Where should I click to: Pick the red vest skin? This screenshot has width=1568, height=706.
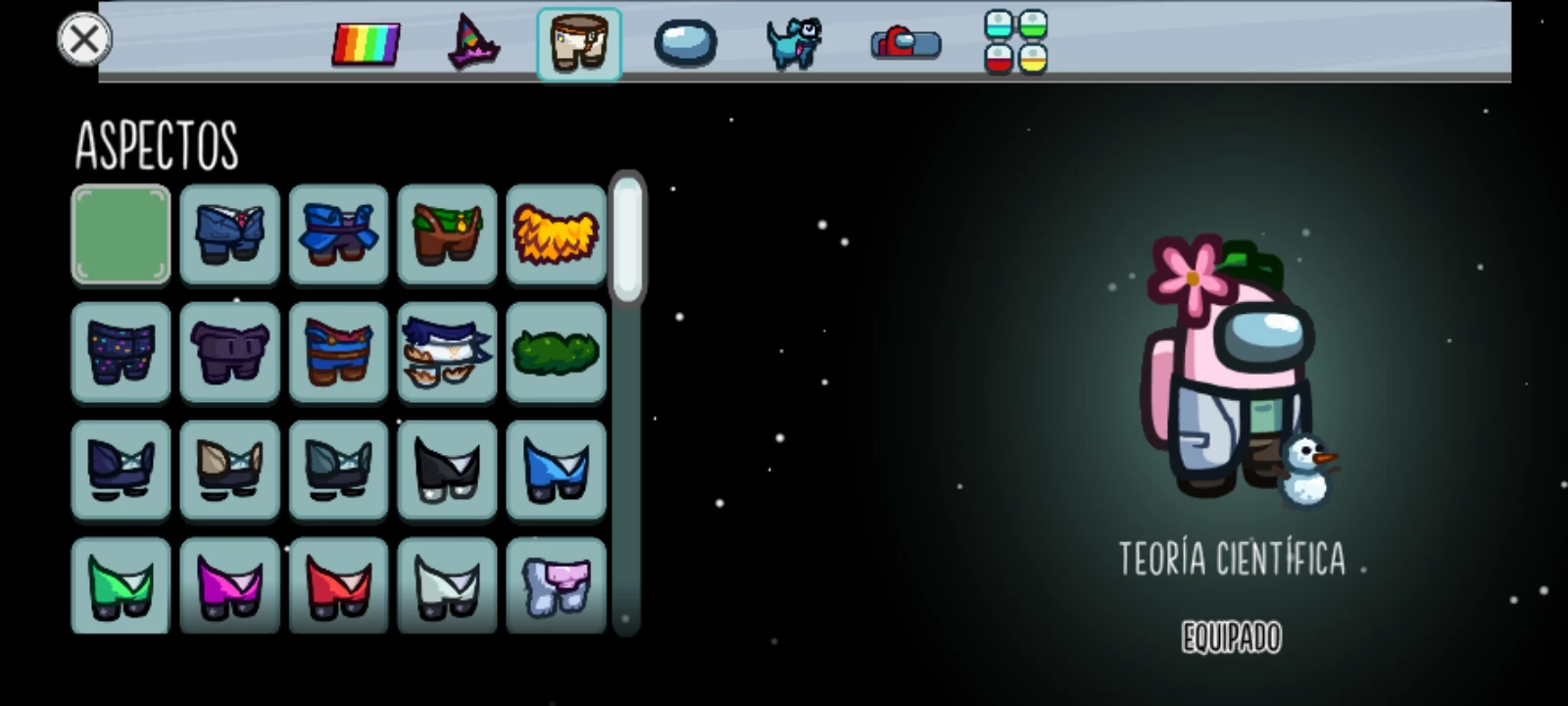[339, 586]
